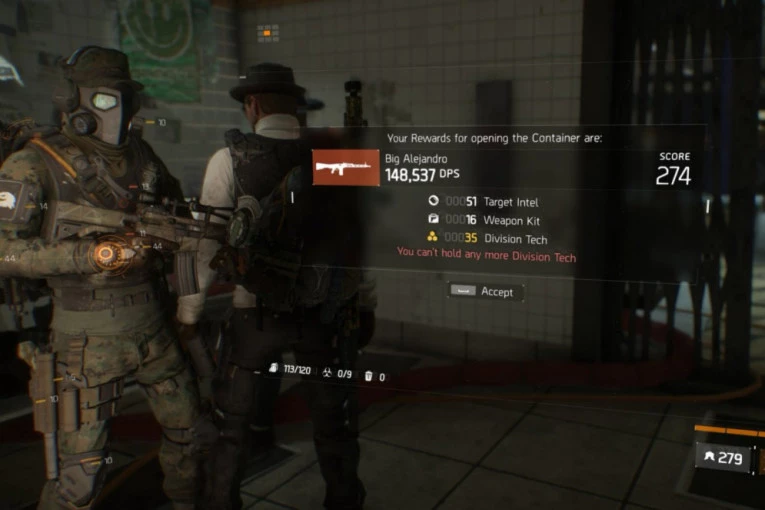Accept the container rewards
765x510 pixels.
click(x=485, y=292)
